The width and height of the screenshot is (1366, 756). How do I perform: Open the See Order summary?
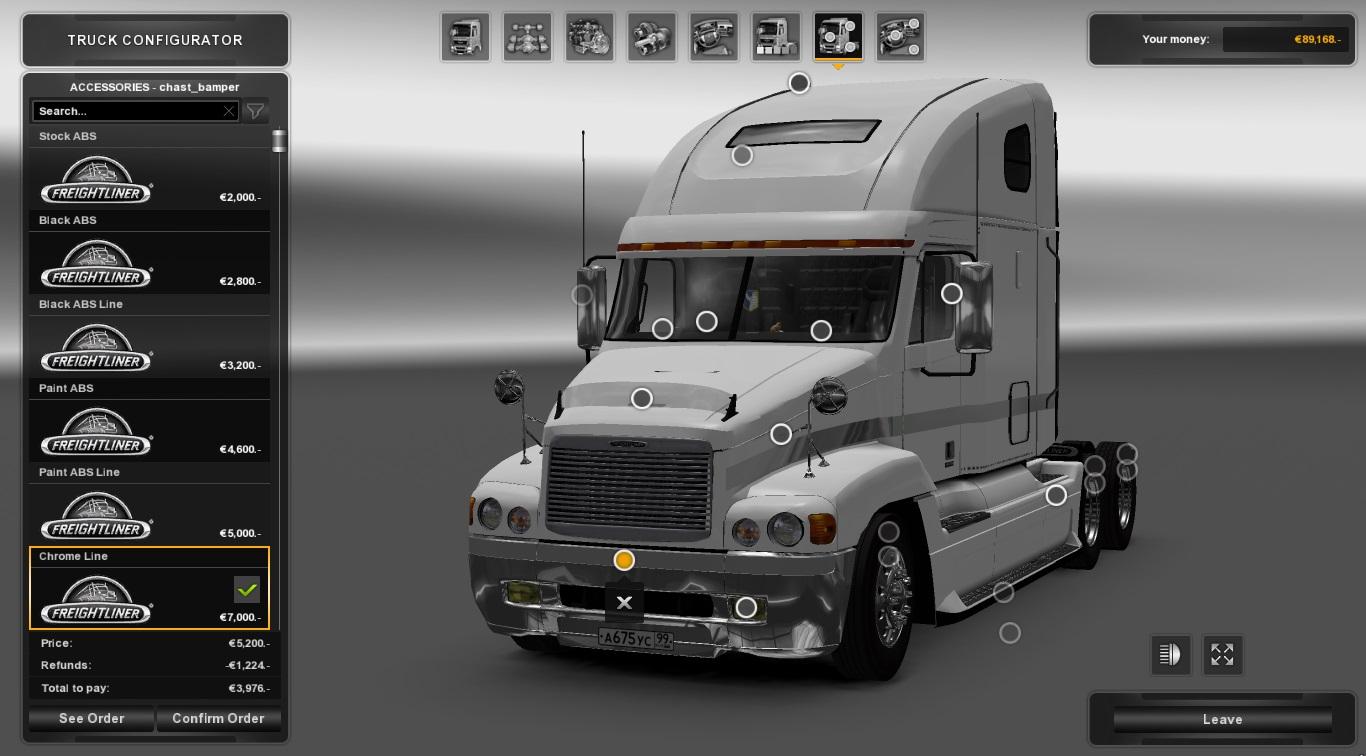pyautogui.click(x=91, y=718)
